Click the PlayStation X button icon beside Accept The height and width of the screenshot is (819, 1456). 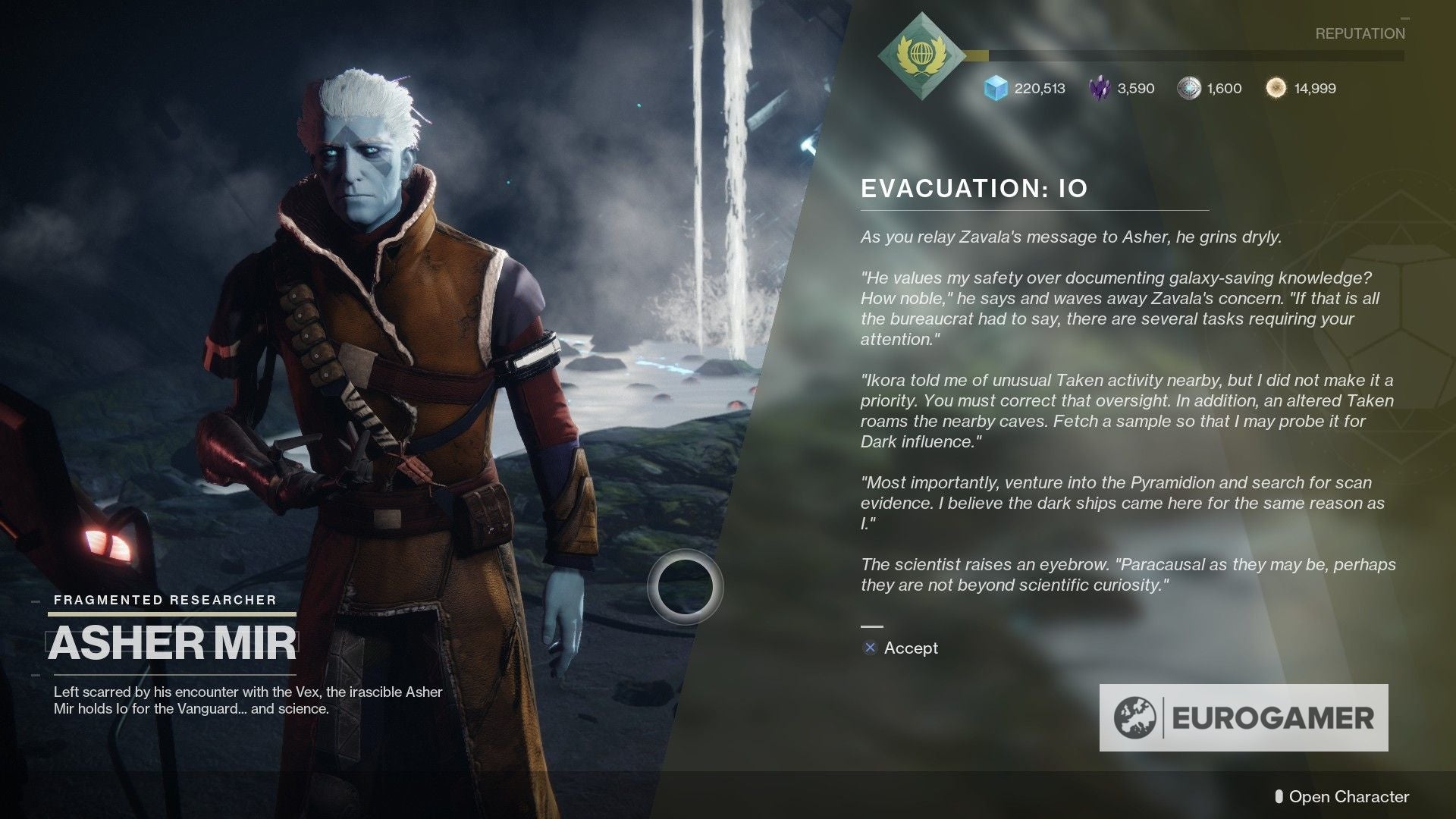(x=869, y=649)
